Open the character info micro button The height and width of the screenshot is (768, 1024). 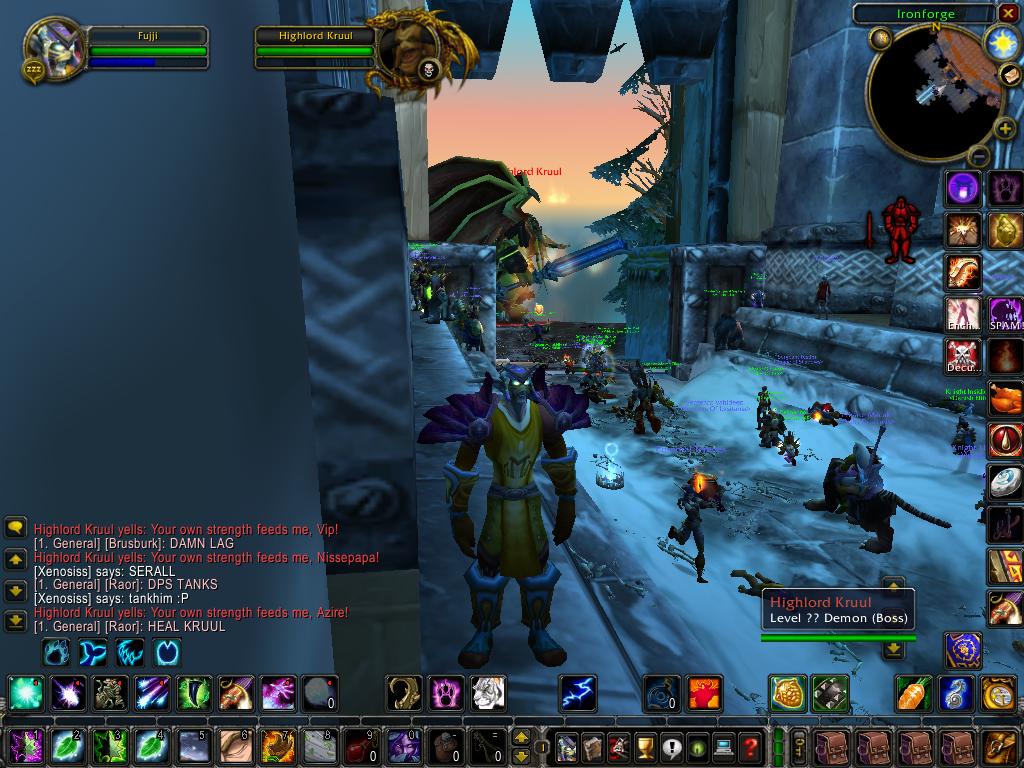click(567, 746)
